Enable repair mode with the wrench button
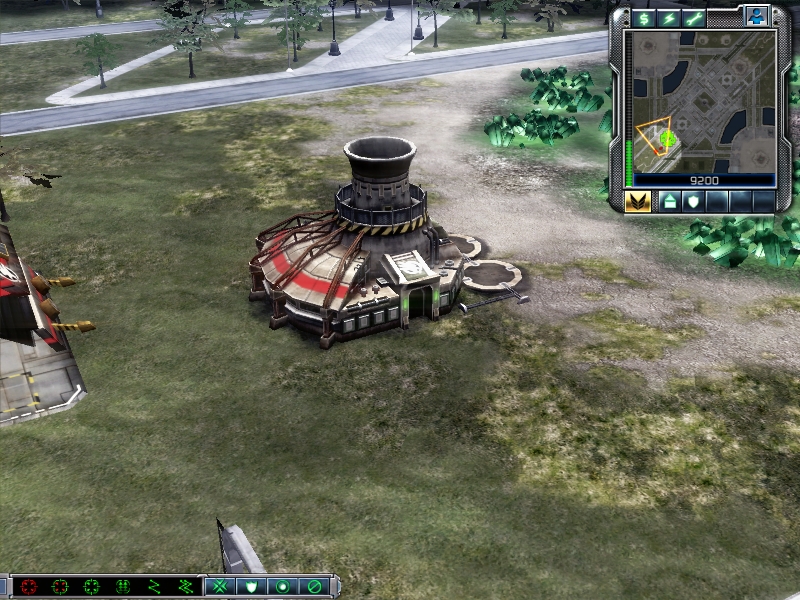 (x=694, y=19)
